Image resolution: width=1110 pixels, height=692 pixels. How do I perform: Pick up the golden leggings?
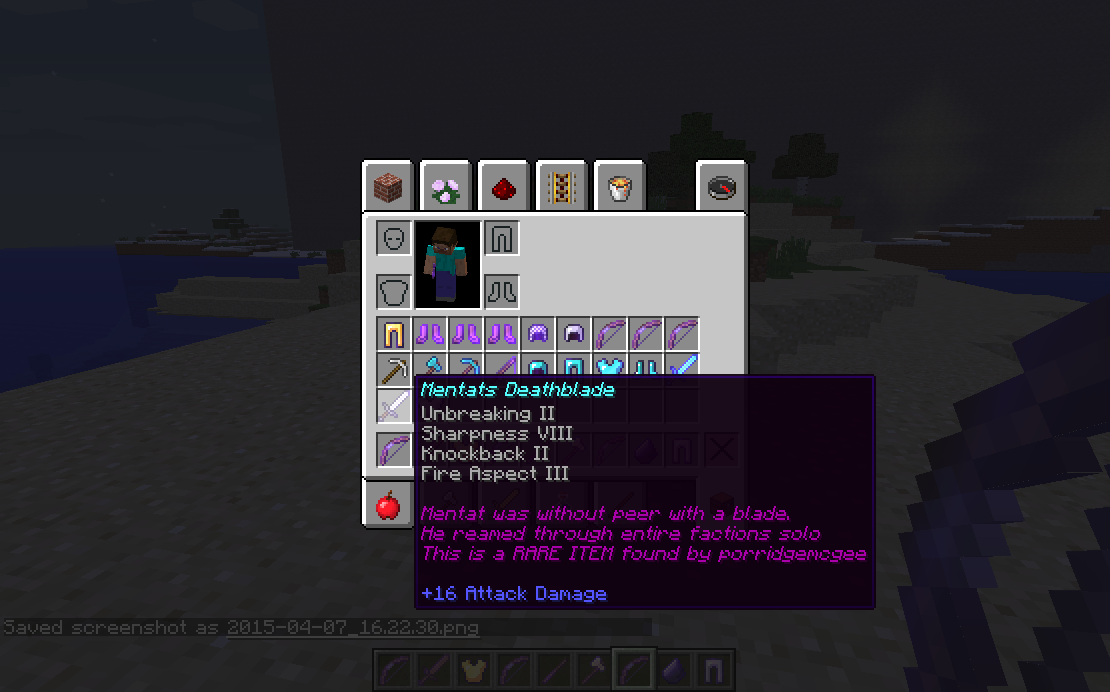pyautogui.click(x=394, y=334)
